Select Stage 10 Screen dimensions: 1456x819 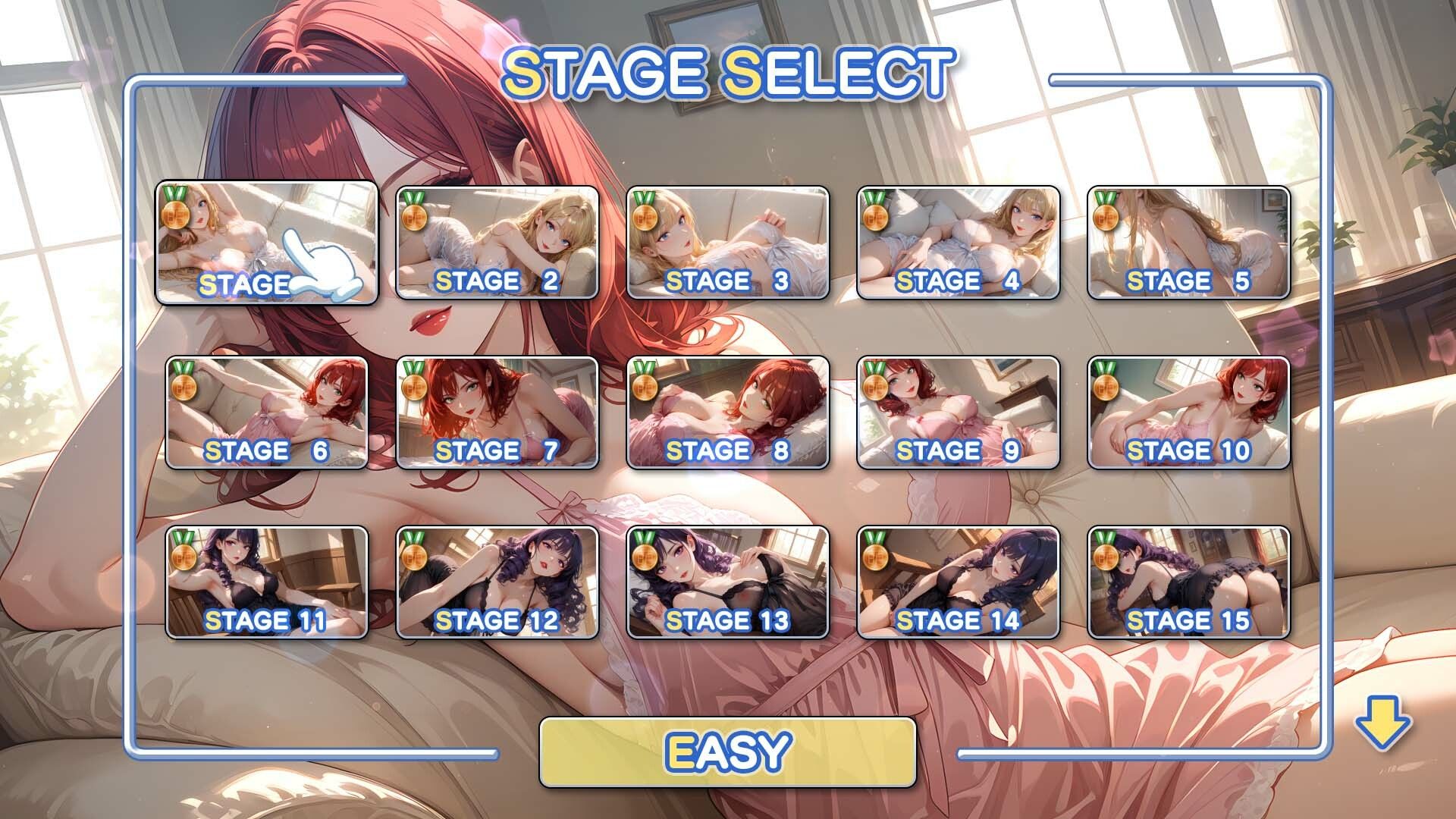coord(1188,413)
